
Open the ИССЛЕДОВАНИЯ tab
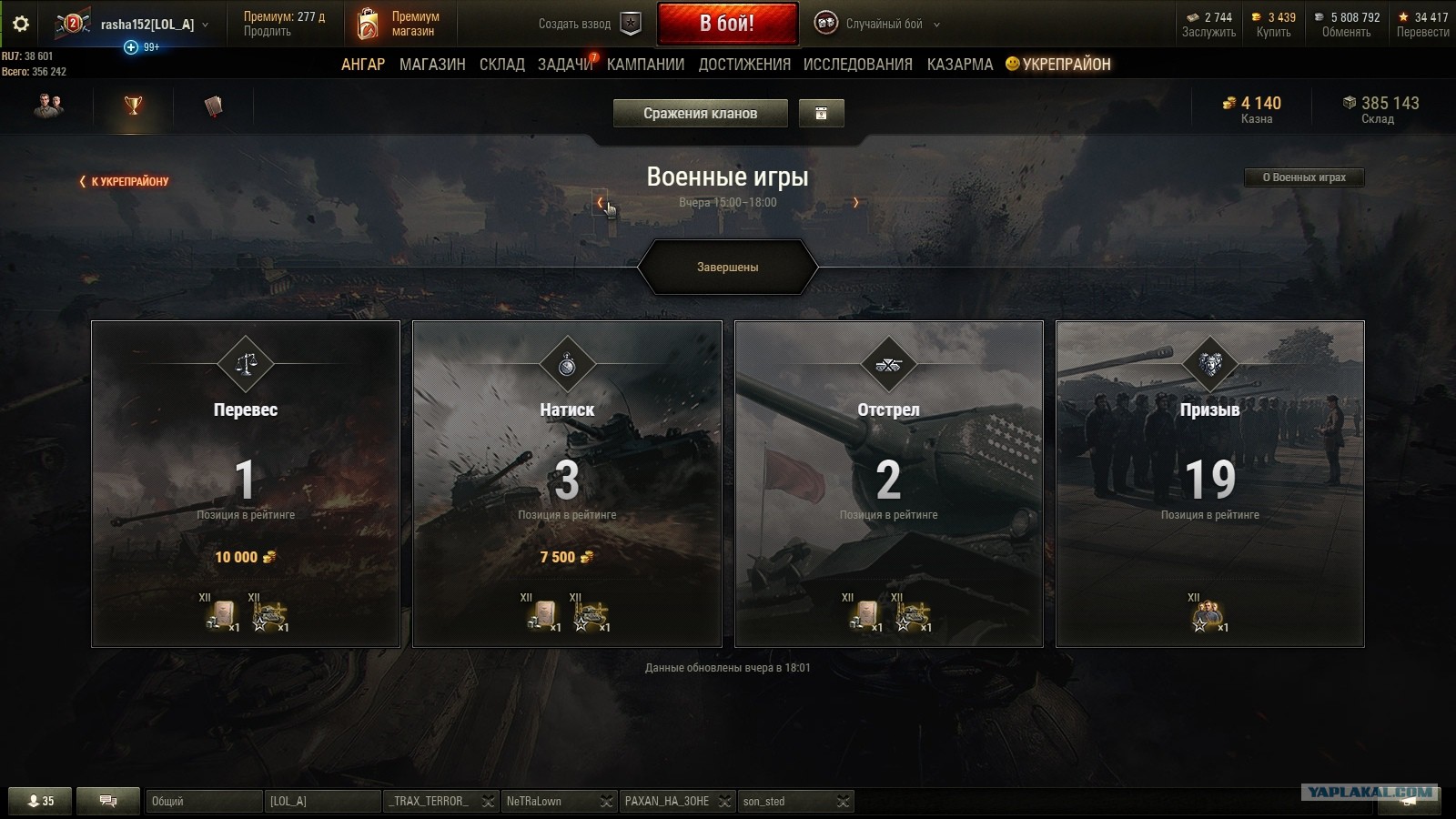[857, 65]
